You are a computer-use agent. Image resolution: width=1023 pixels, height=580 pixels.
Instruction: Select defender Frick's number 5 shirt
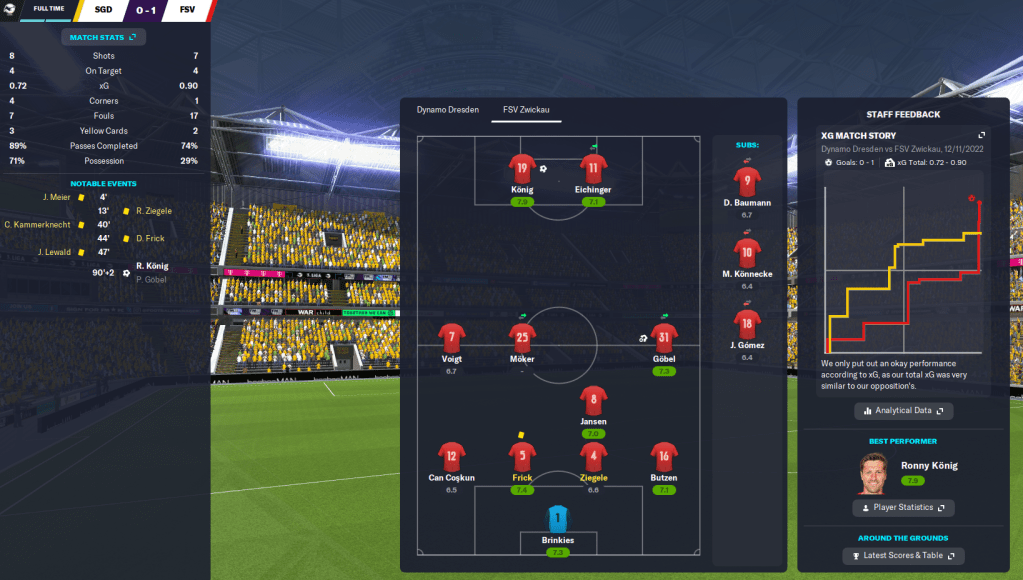point(522,457)
